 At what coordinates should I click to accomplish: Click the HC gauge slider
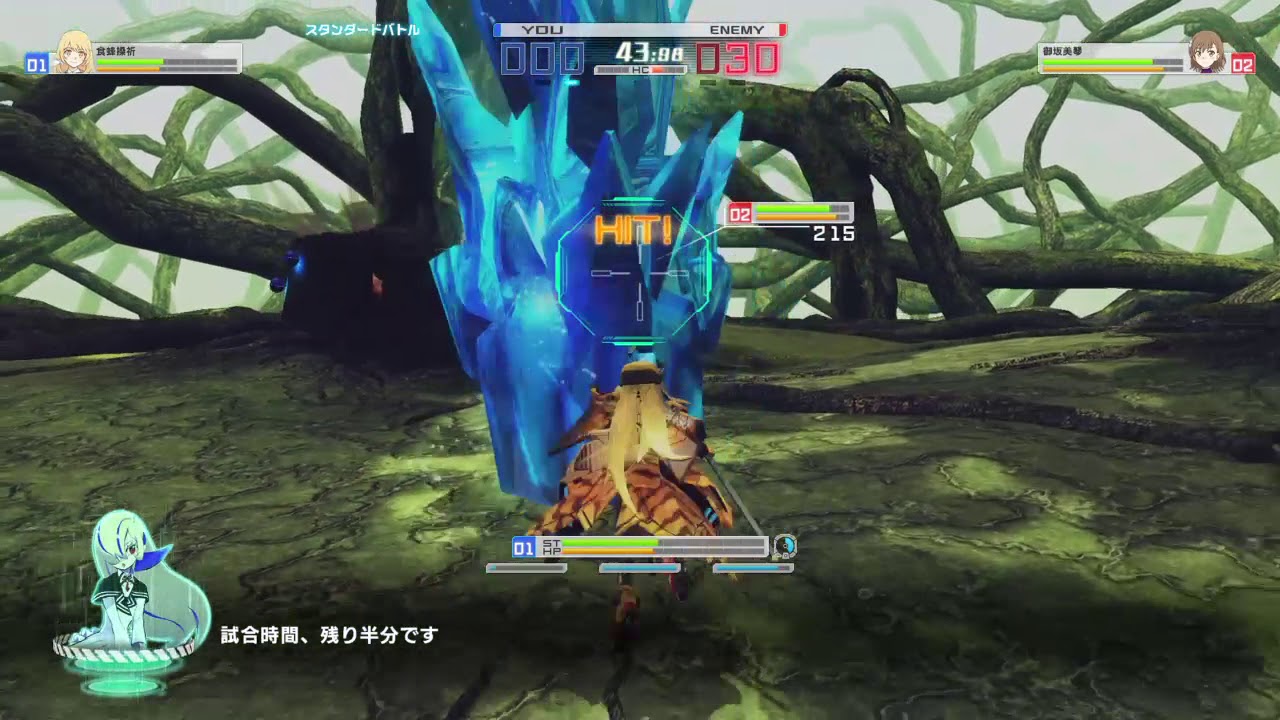click(x=640, y=70)
